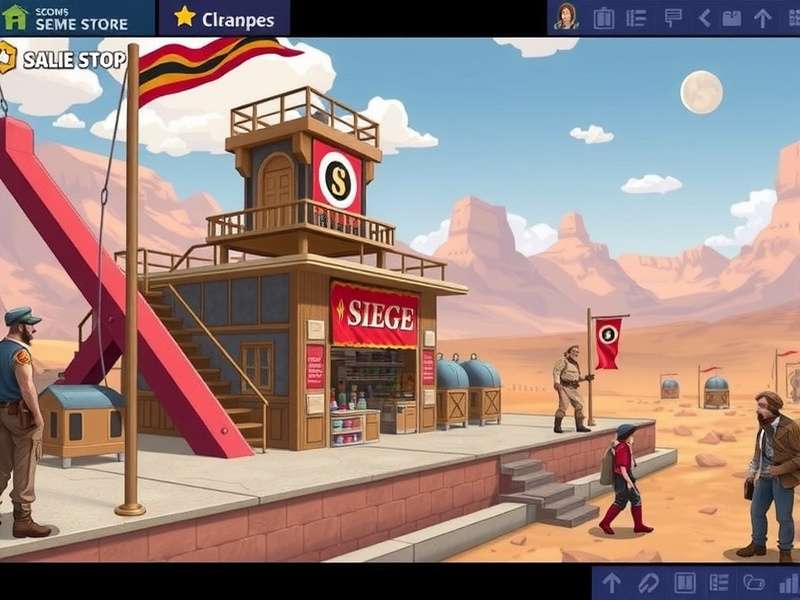Click the left chevron back button
800x600 pixels.
coord(704,18)
